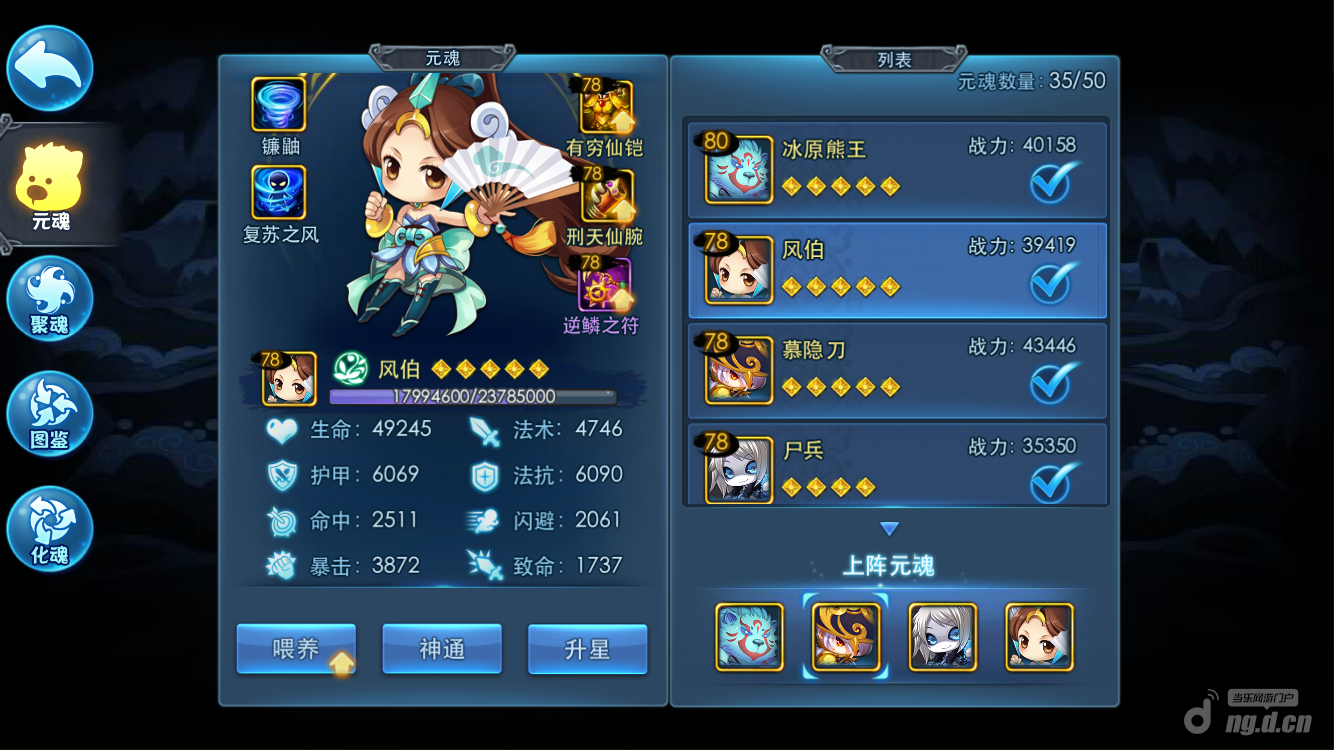Open the 逆鳞之符 equipment slot

(x=604, y=284)
